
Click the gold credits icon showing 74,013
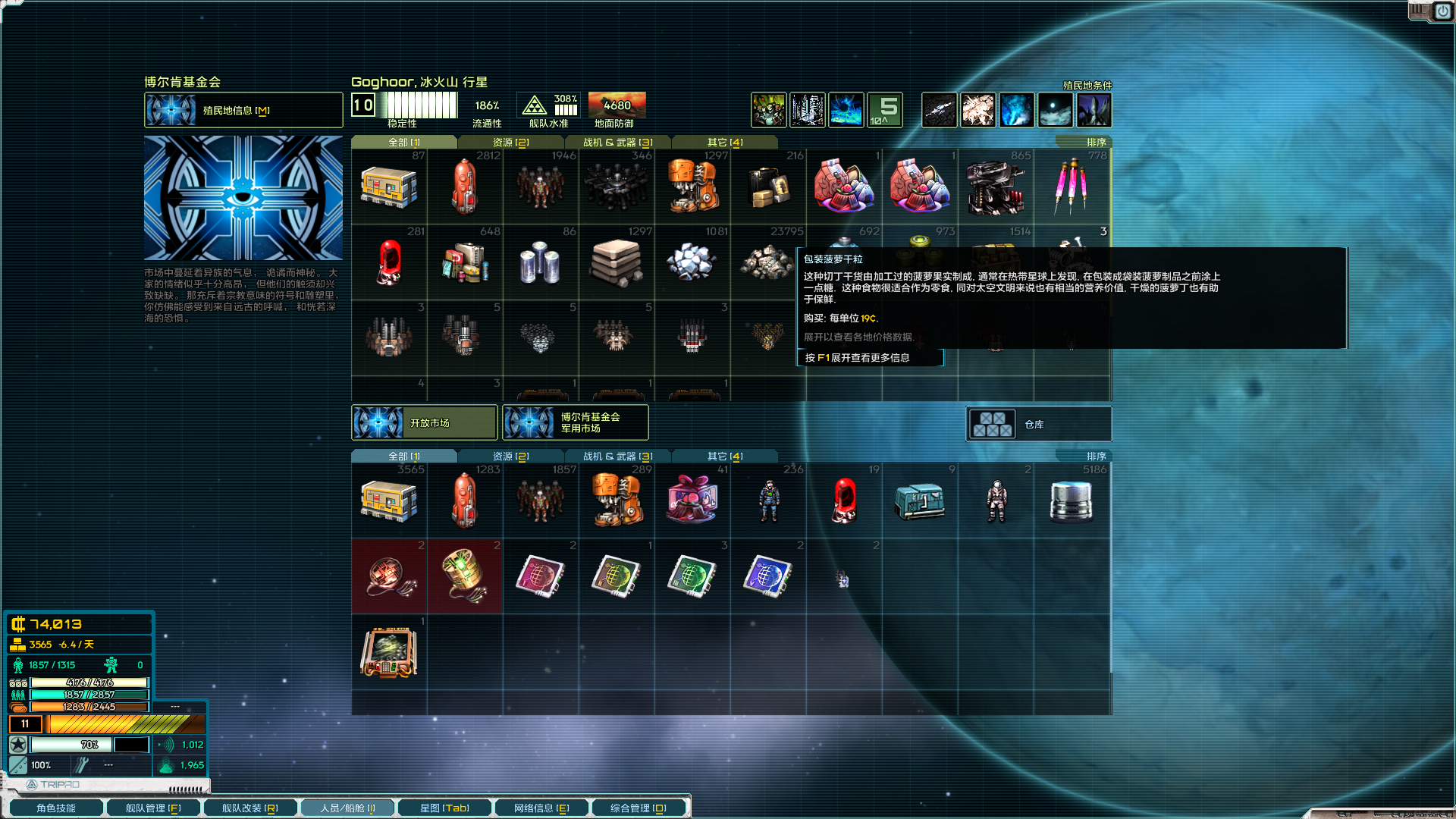tap(20, 624)
